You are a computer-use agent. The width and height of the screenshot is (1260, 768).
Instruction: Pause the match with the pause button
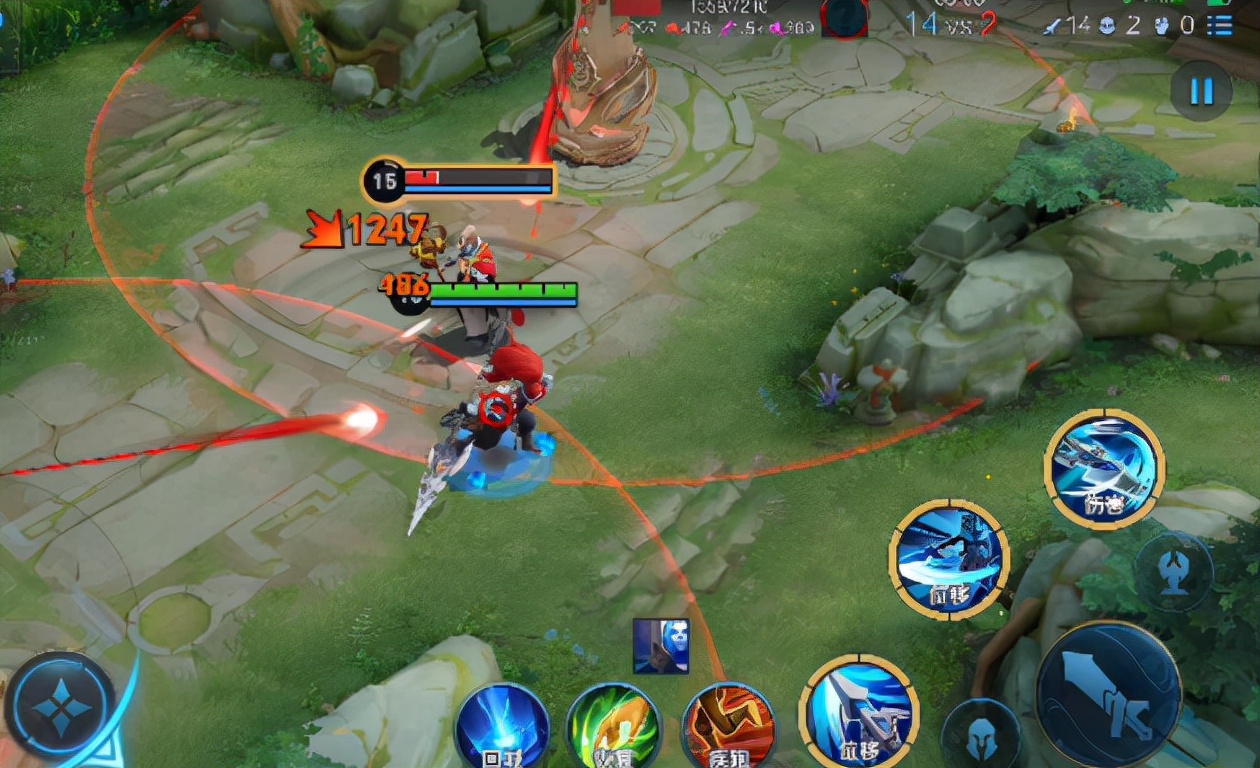coord(1200,91)
